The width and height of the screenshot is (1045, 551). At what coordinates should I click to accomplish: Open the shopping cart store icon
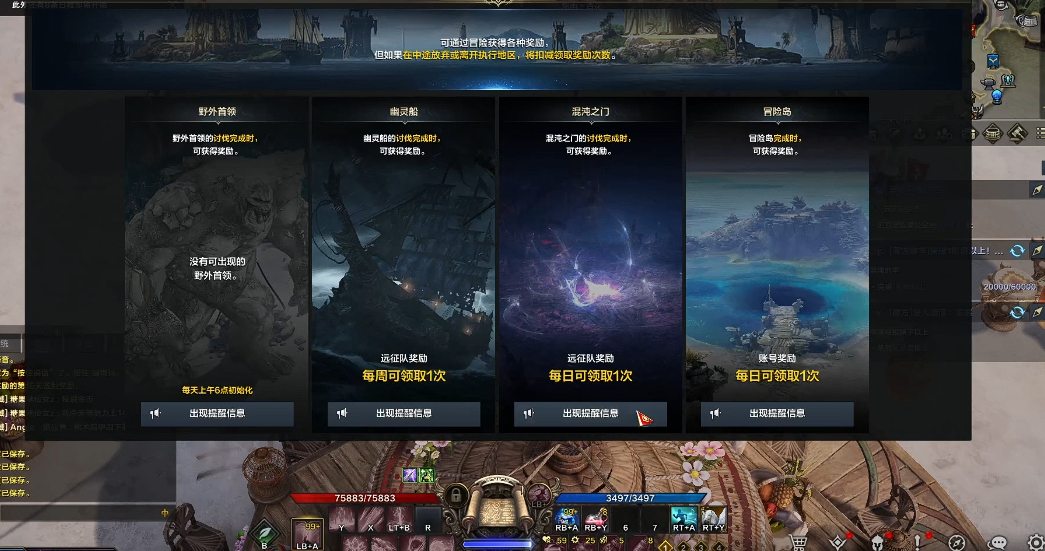point(799,543)
